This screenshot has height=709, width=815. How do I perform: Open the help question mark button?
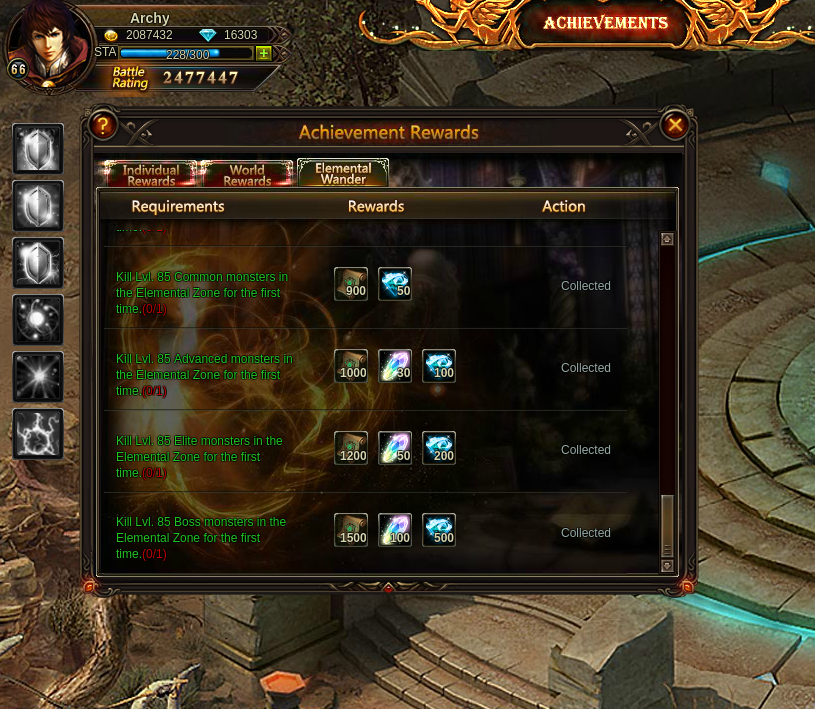pos(103,125)
